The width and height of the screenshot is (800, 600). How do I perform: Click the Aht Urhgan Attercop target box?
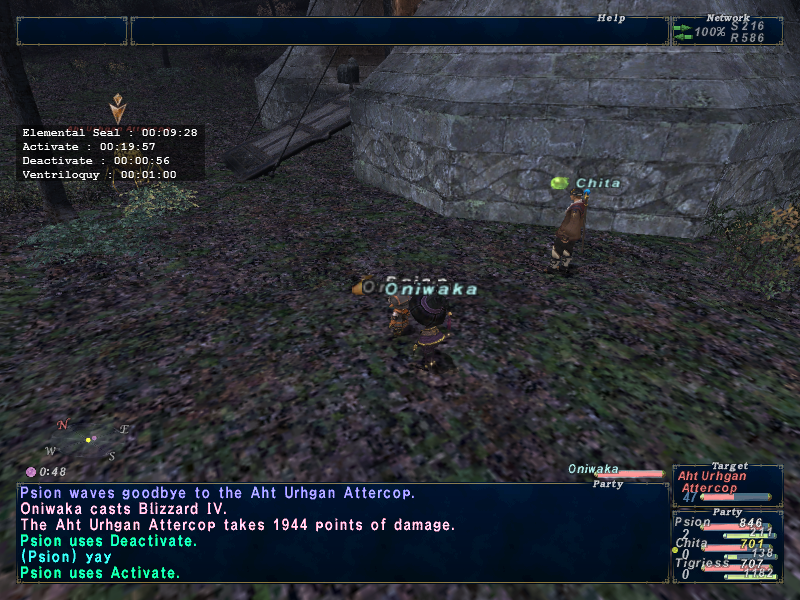point(727,483)
